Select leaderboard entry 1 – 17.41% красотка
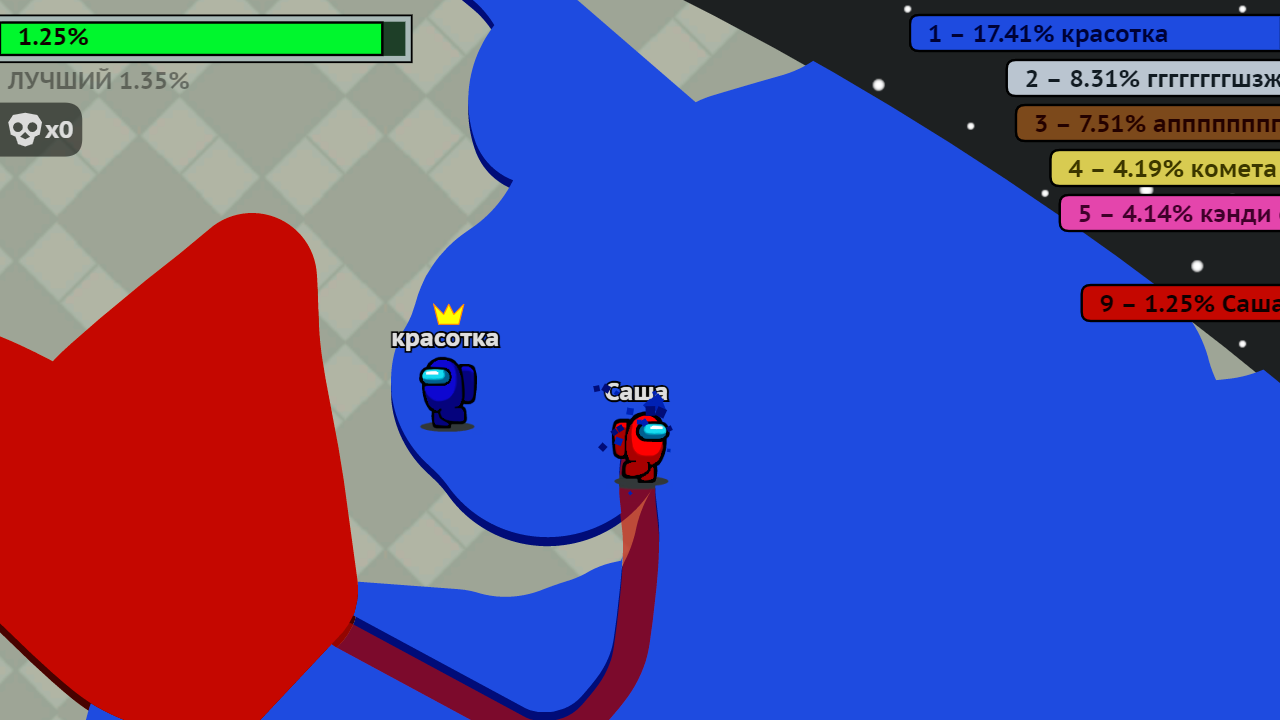Viewport: 1280px width, 720px height. (1090, 33)
